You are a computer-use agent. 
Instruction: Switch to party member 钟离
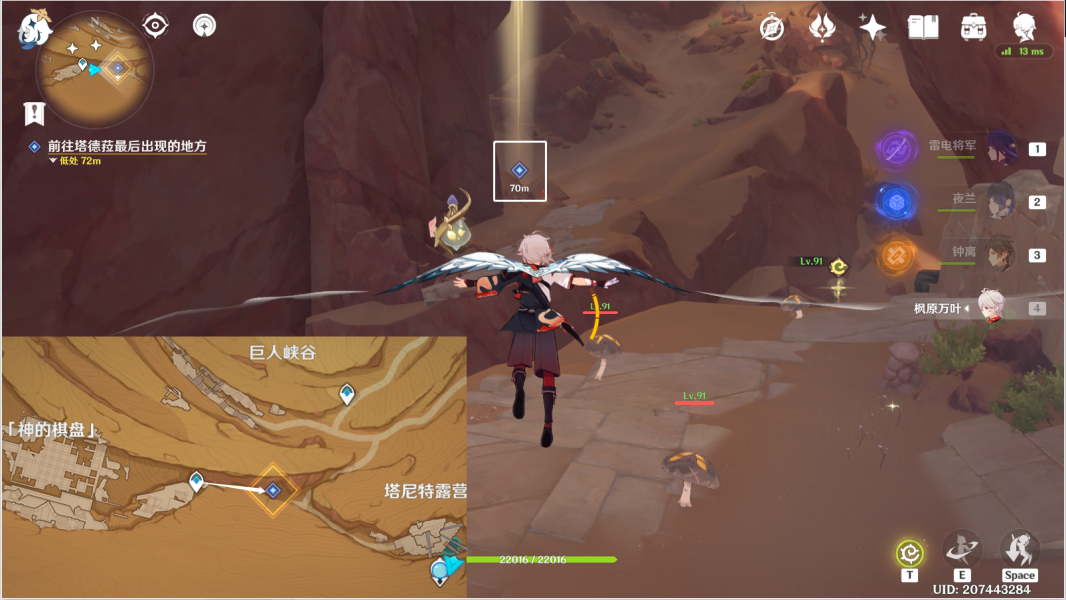pyautogui.click(x=1000, y=254)
